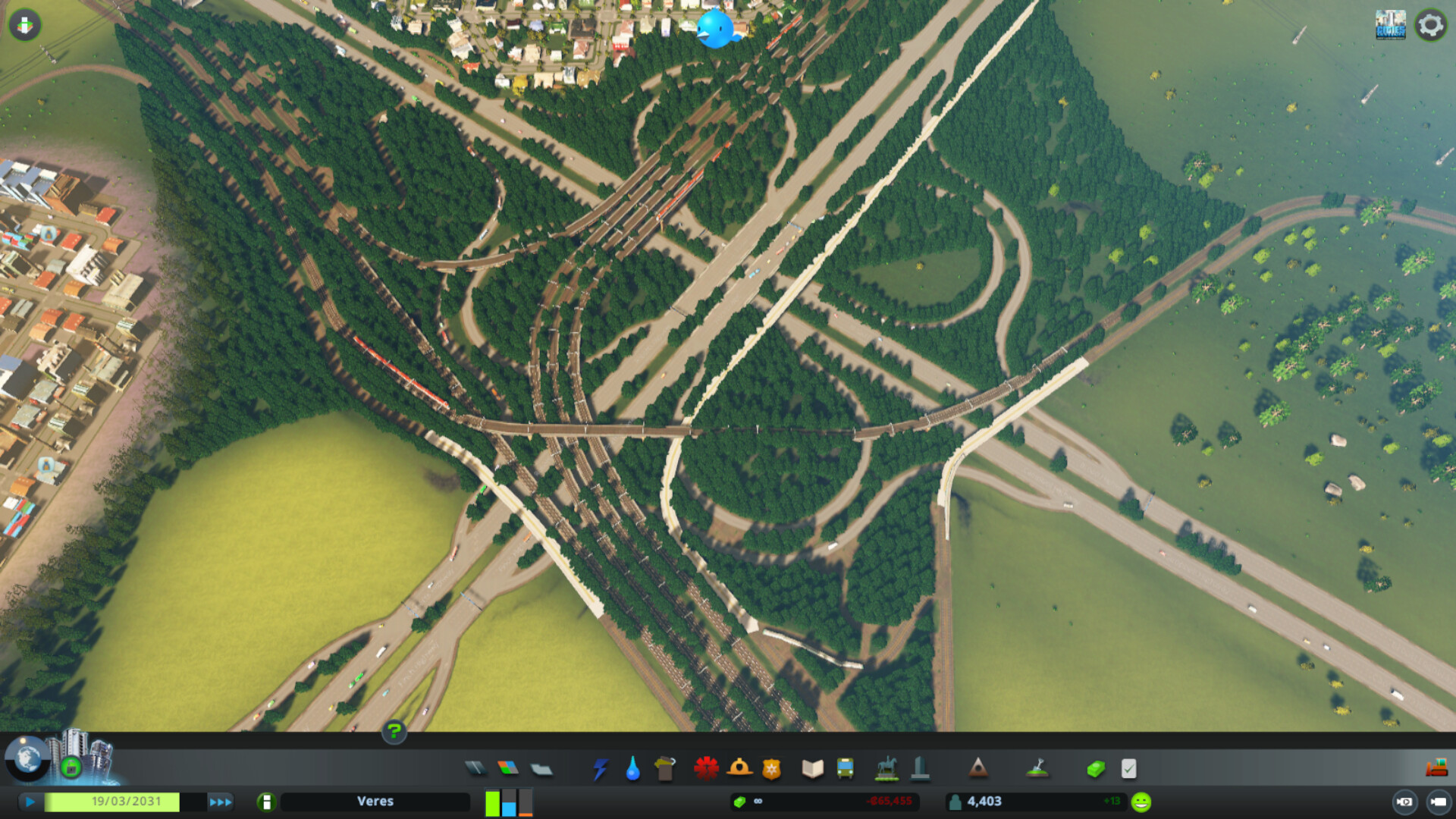Open the Public Transport bus menu
This screenshot has width=1456, height=819.
(845, 769)
